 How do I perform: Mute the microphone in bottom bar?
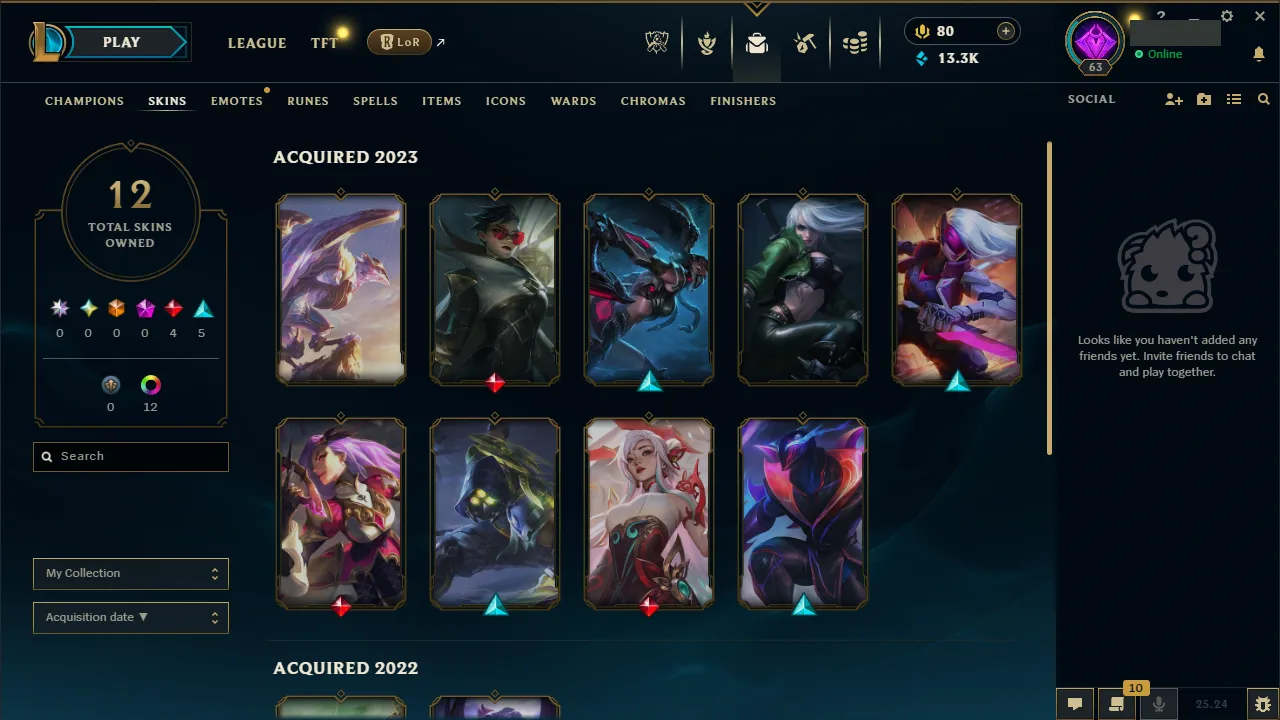click(x=1160, y=703)
